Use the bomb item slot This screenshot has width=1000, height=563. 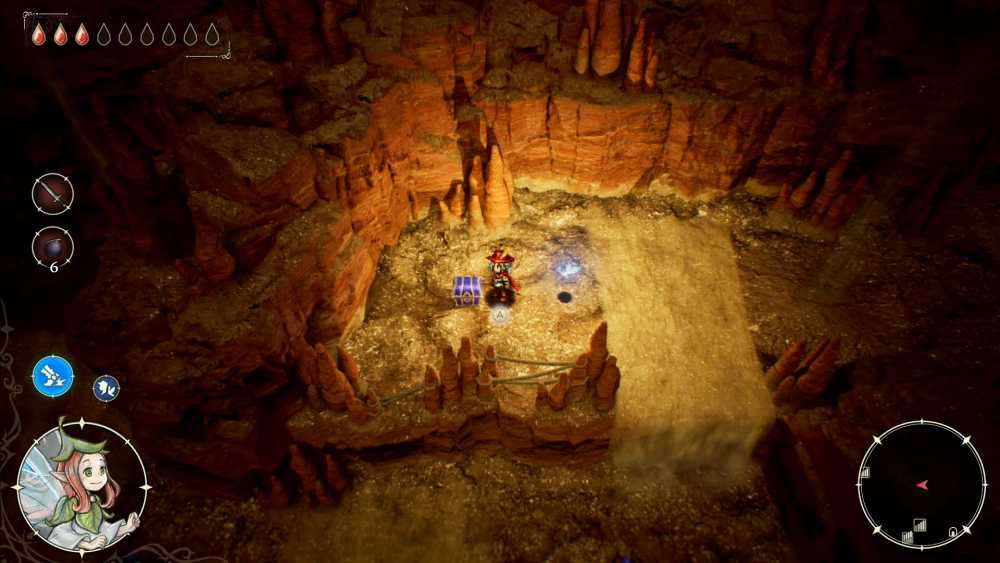pyautogui.click(x=52, y=246)
